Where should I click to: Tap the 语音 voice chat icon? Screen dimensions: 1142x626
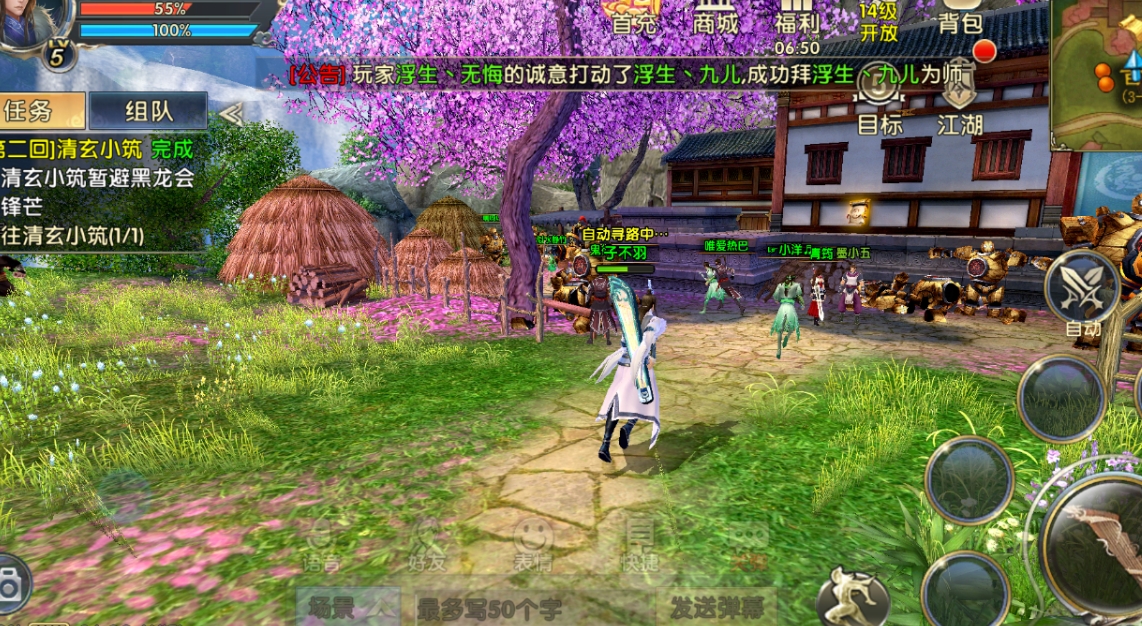click(320, 546)
